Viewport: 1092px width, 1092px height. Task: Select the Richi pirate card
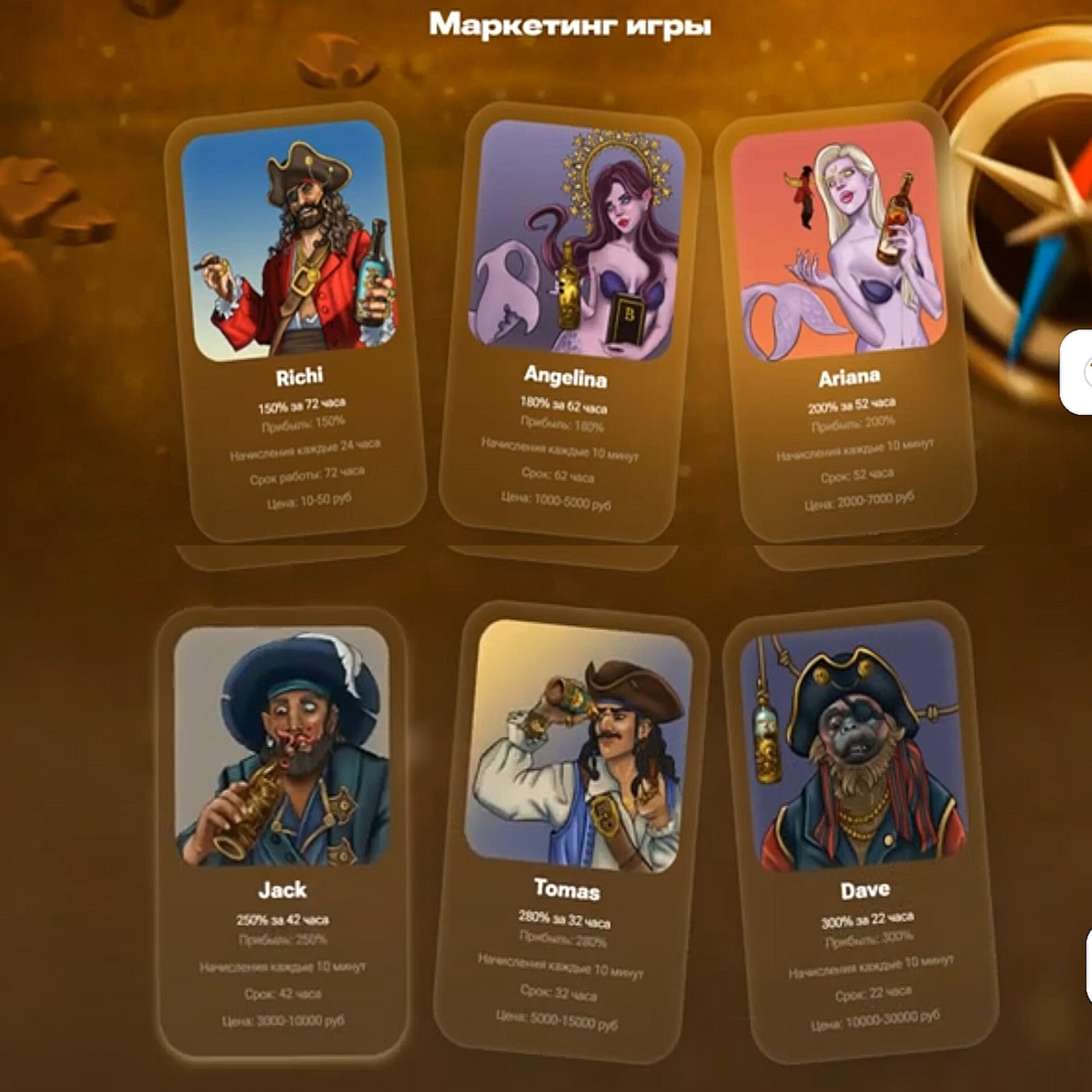tap(295, 321)
